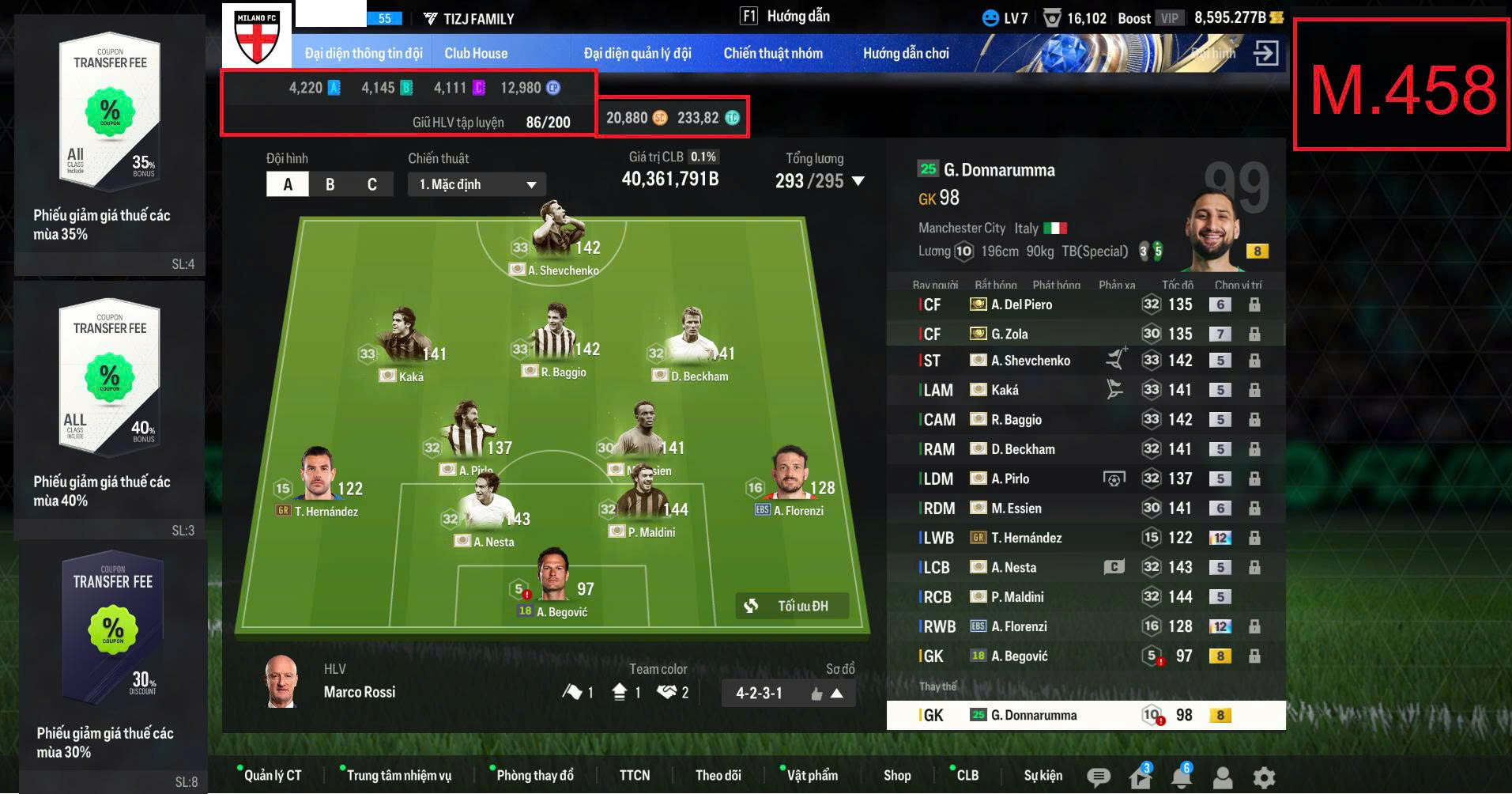Open the 'Chiến thuật nhóm' tab
Image resolution: width=1512 pixels, height=794 pixels.
tap(773, 53)
